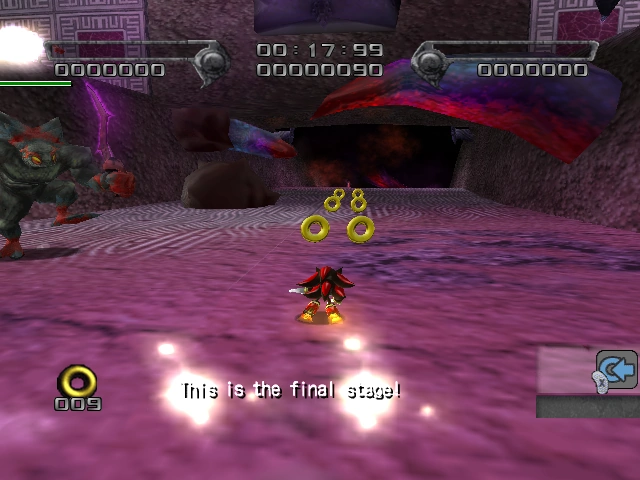
Task: Click the blue back-arrow icon
Action: click(x=618, y=370)
